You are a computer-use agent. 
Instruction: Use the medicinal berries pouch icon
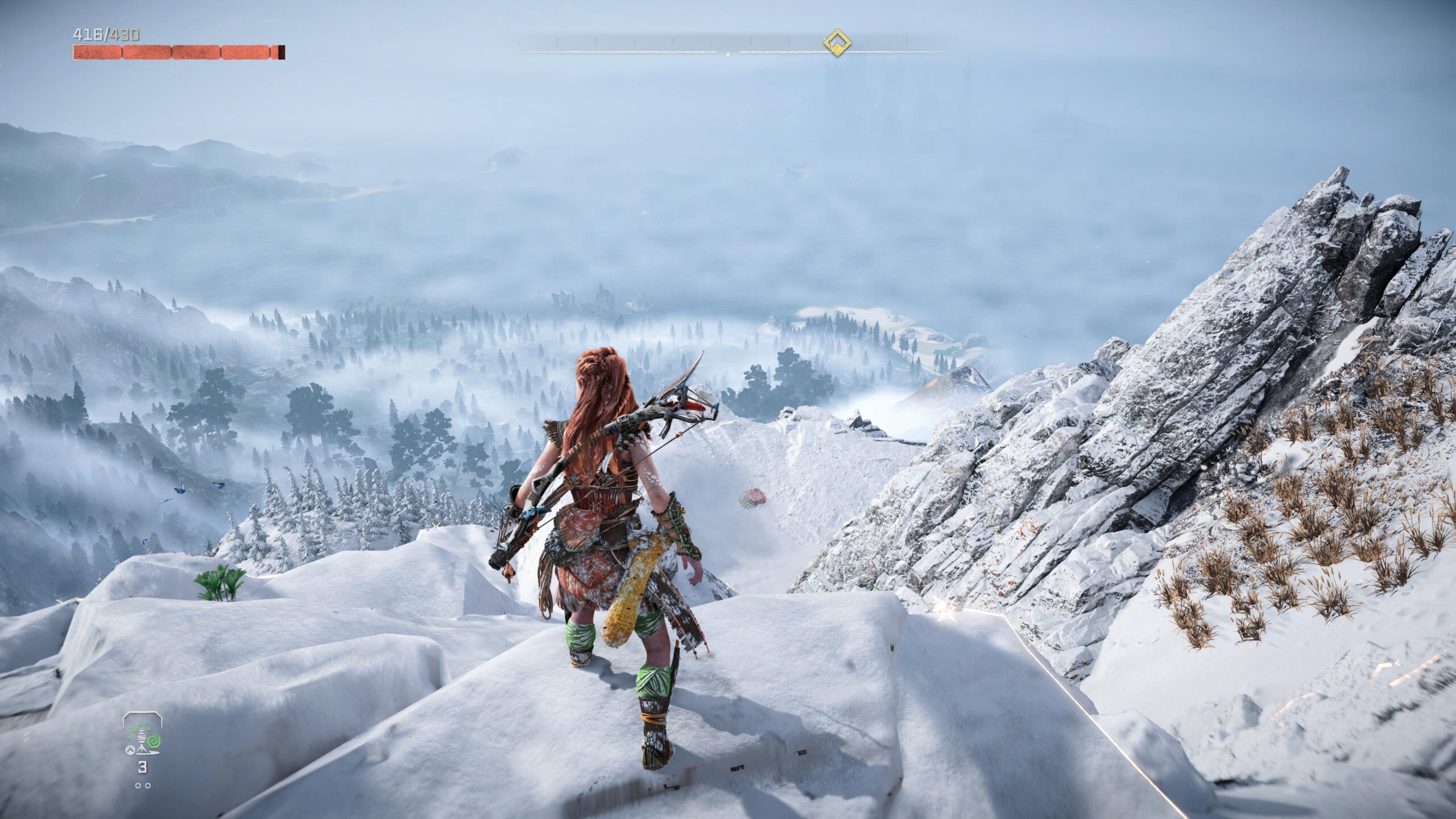142,738
